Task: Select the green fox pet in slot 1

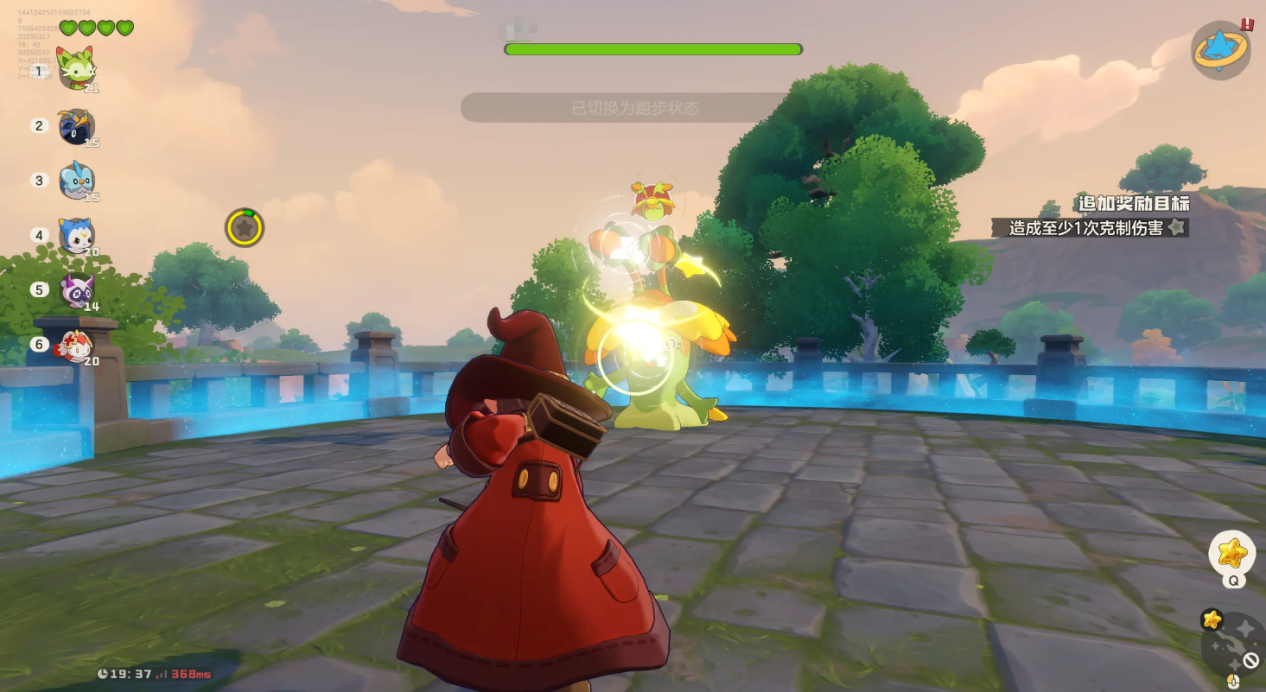Action: [x=75, y=68]
